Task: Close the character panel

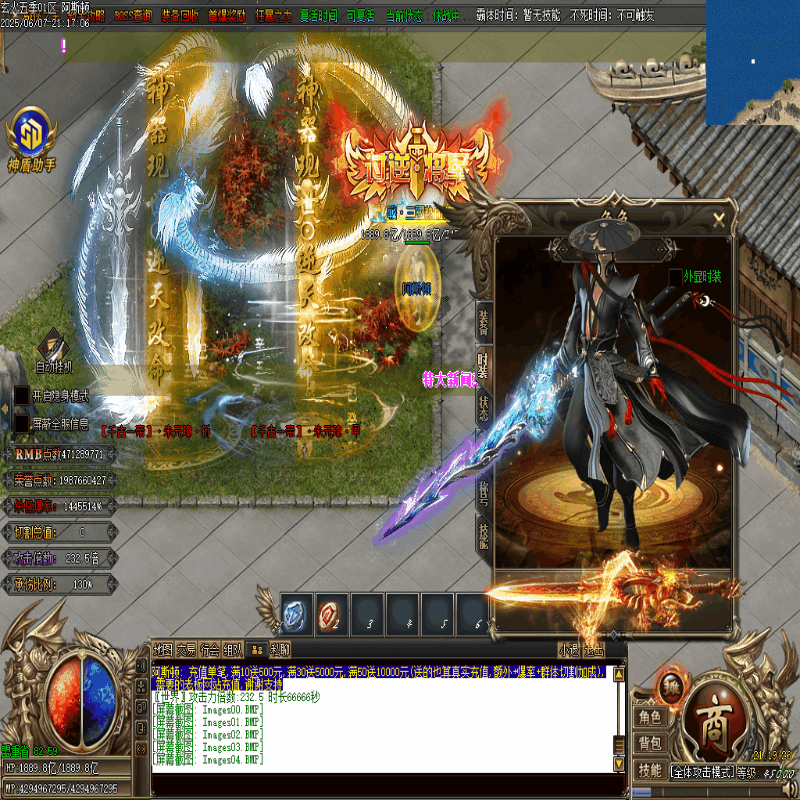Action: tap(718, 219)
